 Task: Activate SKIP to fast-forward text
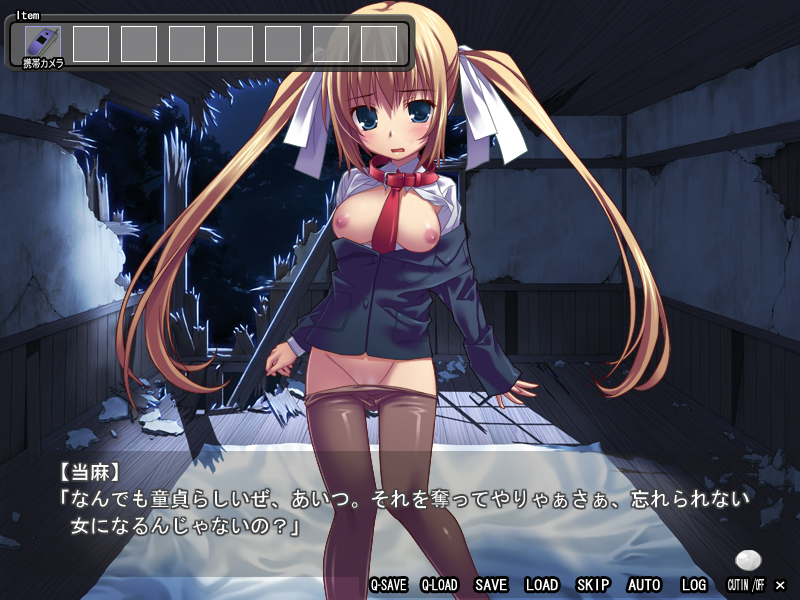pyautogui.click(x=593, y=585)
